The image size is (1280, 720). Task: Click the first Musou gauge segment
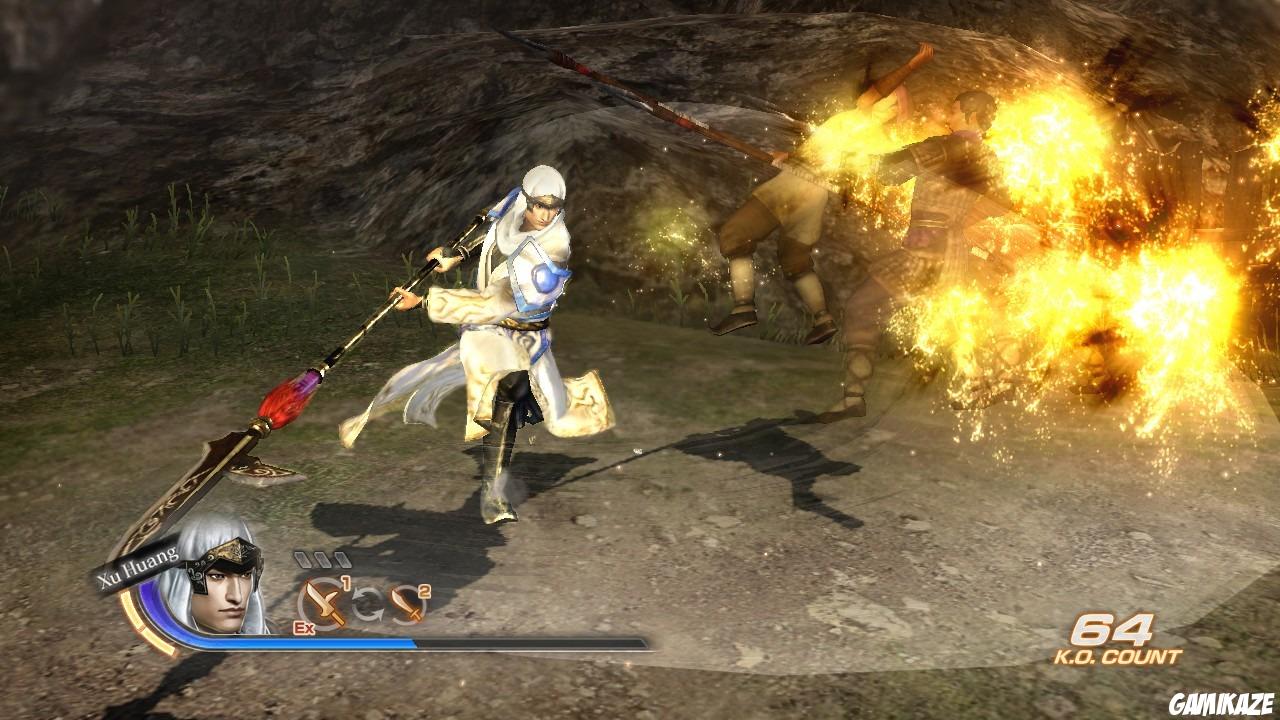pyautogui.click(x=301, y=558)
